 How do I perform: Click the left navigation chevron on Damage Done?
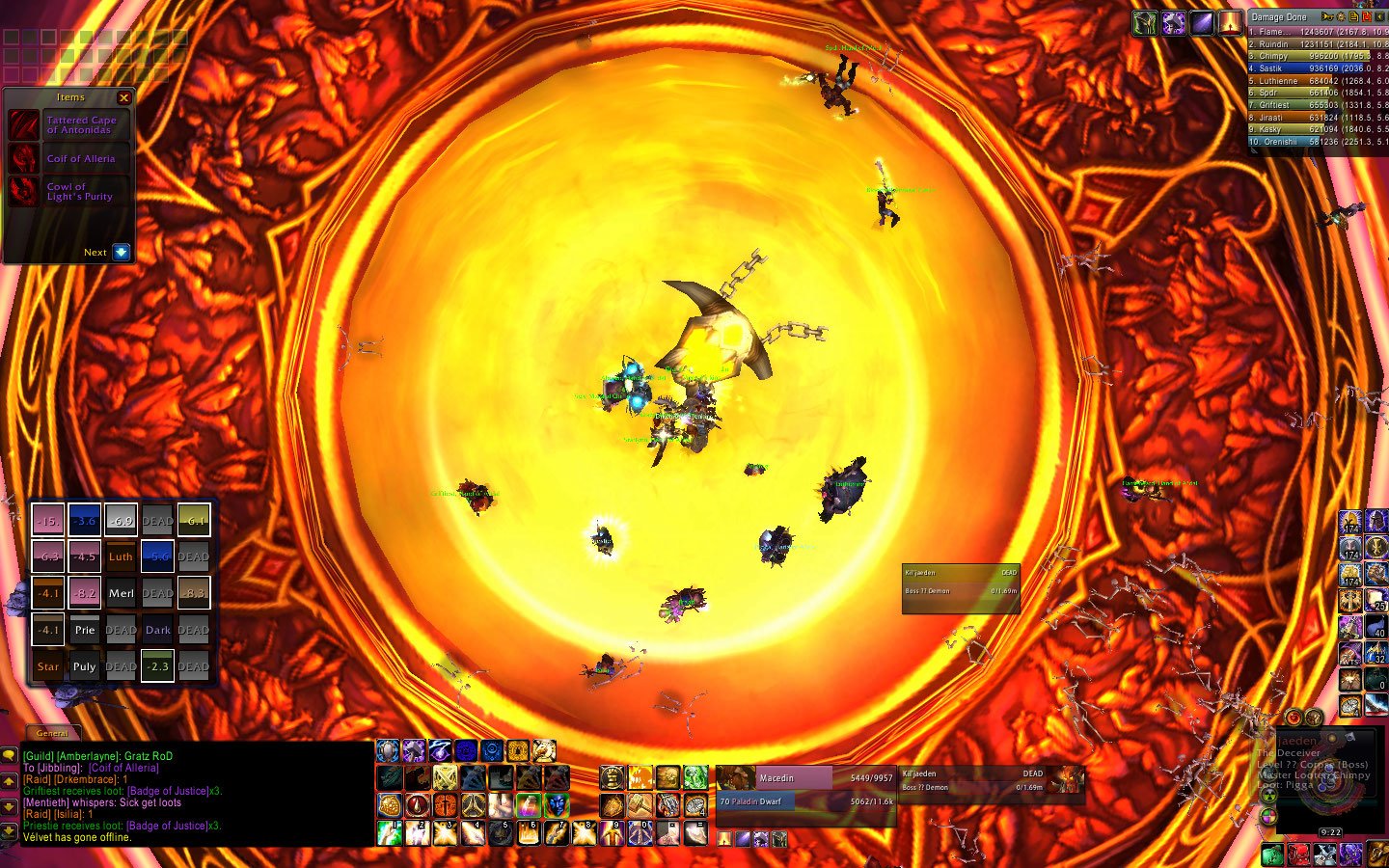click(1381, 17)
